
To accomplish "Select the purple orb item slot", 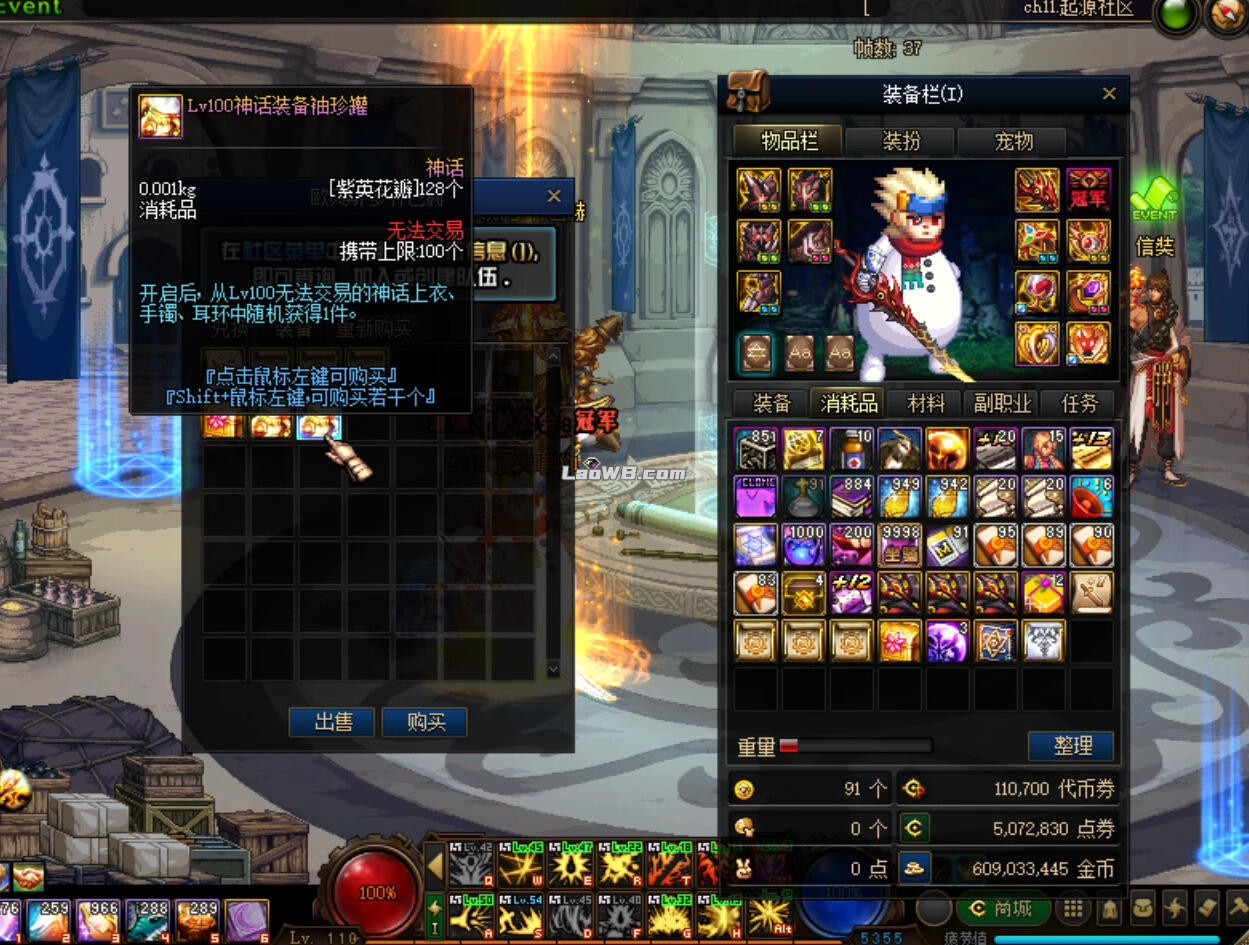I will [947, 641].
